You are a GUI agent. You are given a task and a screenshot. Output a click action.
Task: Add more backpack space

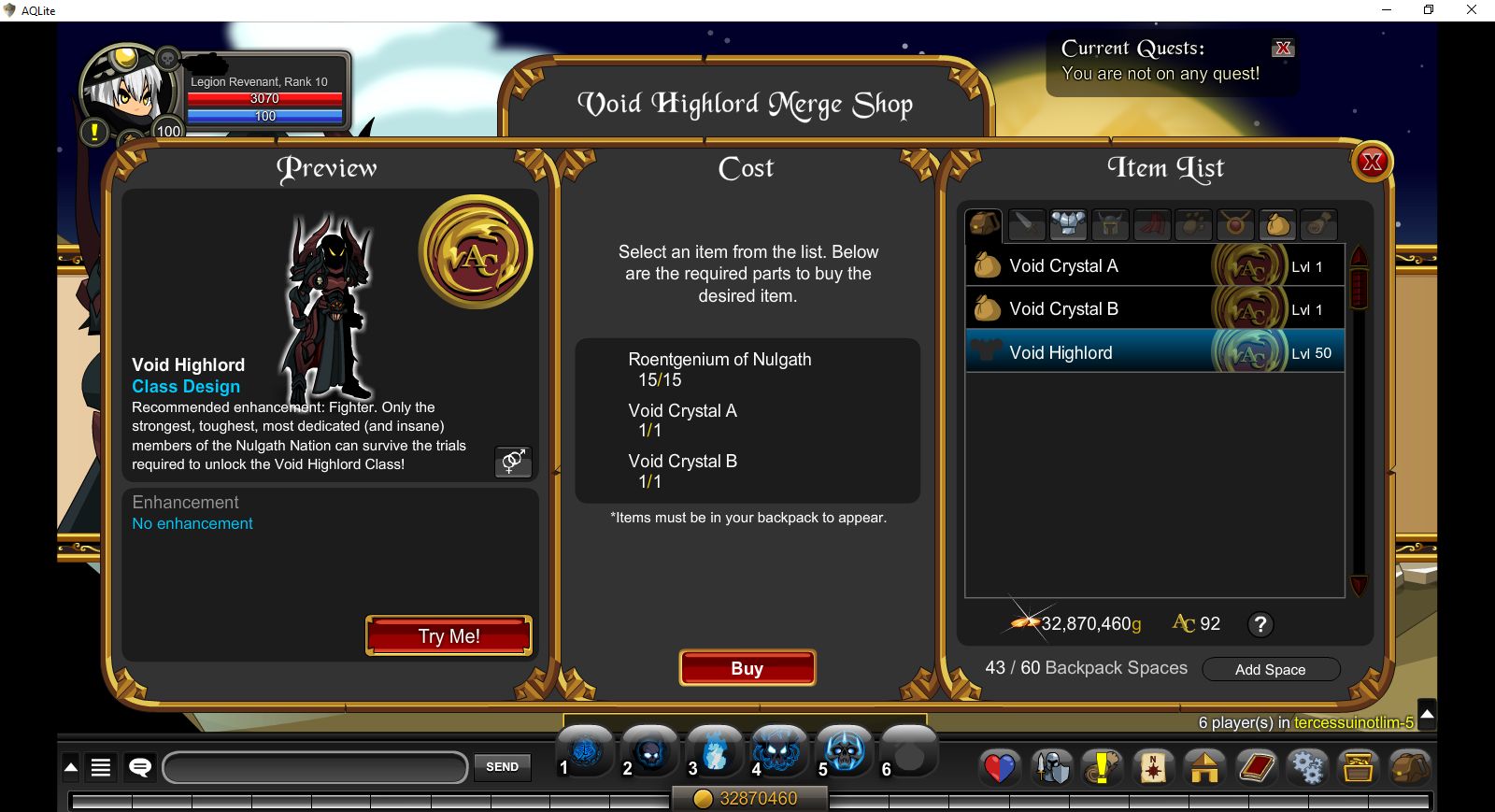coord(1270,669)
